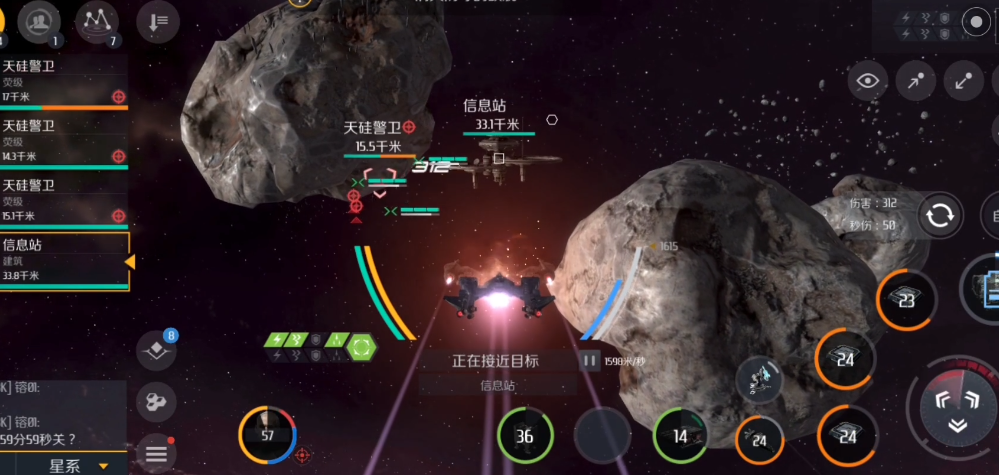Select the 信息站 row in the target list
This screenshot has width=999, height=475.
tap(62, 260)
